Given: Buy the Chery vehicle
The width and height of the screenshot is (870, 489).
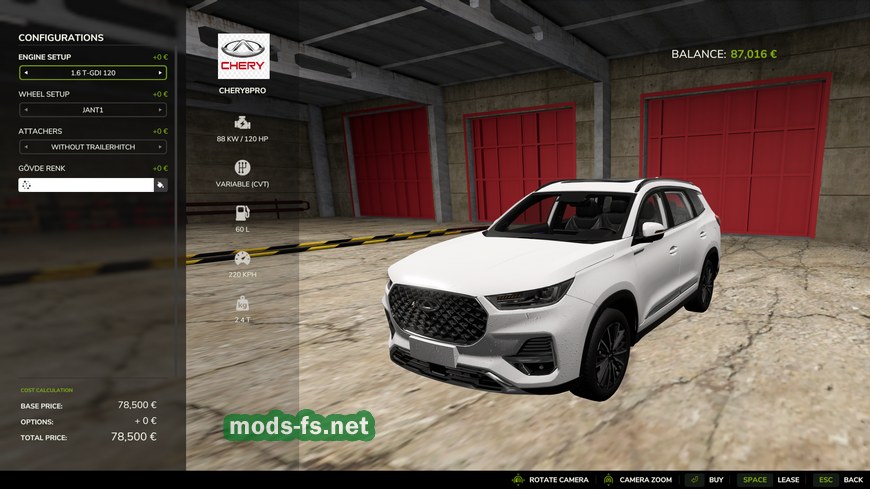Looking at the screenshot, I should 706,480.
